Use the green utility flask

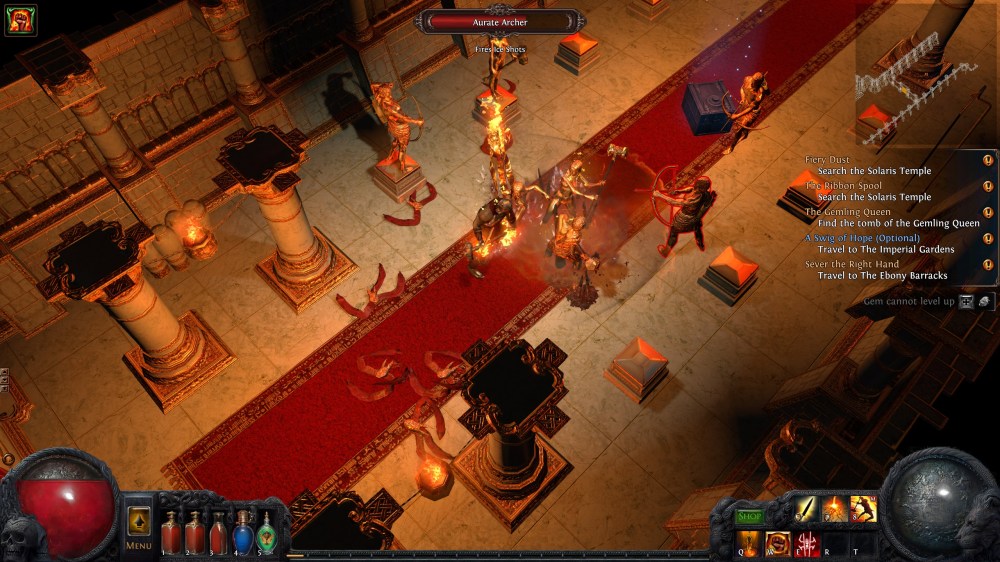tap(266, 532)
